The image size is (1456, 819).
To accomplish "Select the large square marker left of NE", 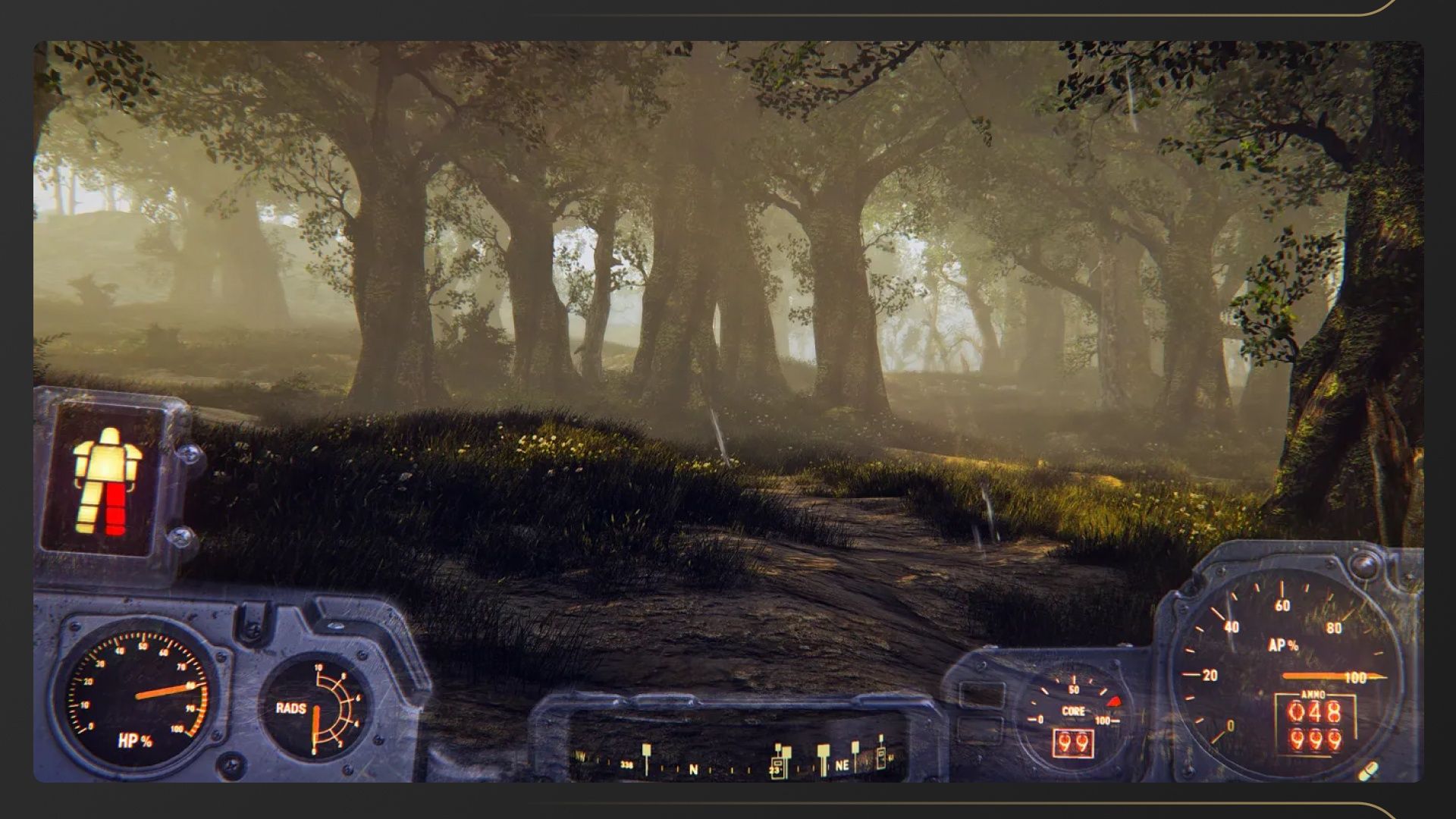I will coord(823,751).
